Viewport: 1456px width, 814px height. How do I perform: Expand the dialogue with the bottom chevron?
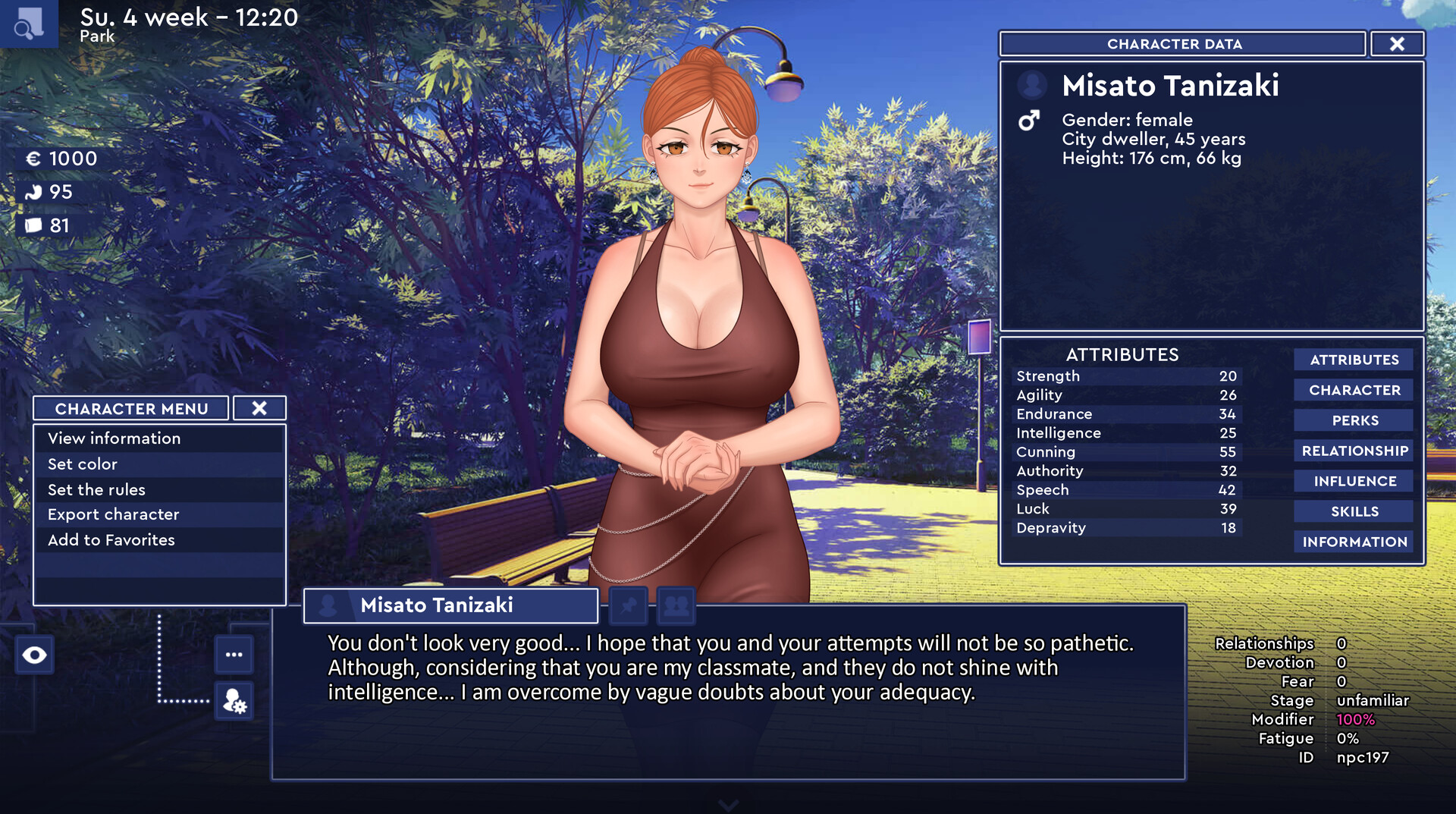pos(728,804)
